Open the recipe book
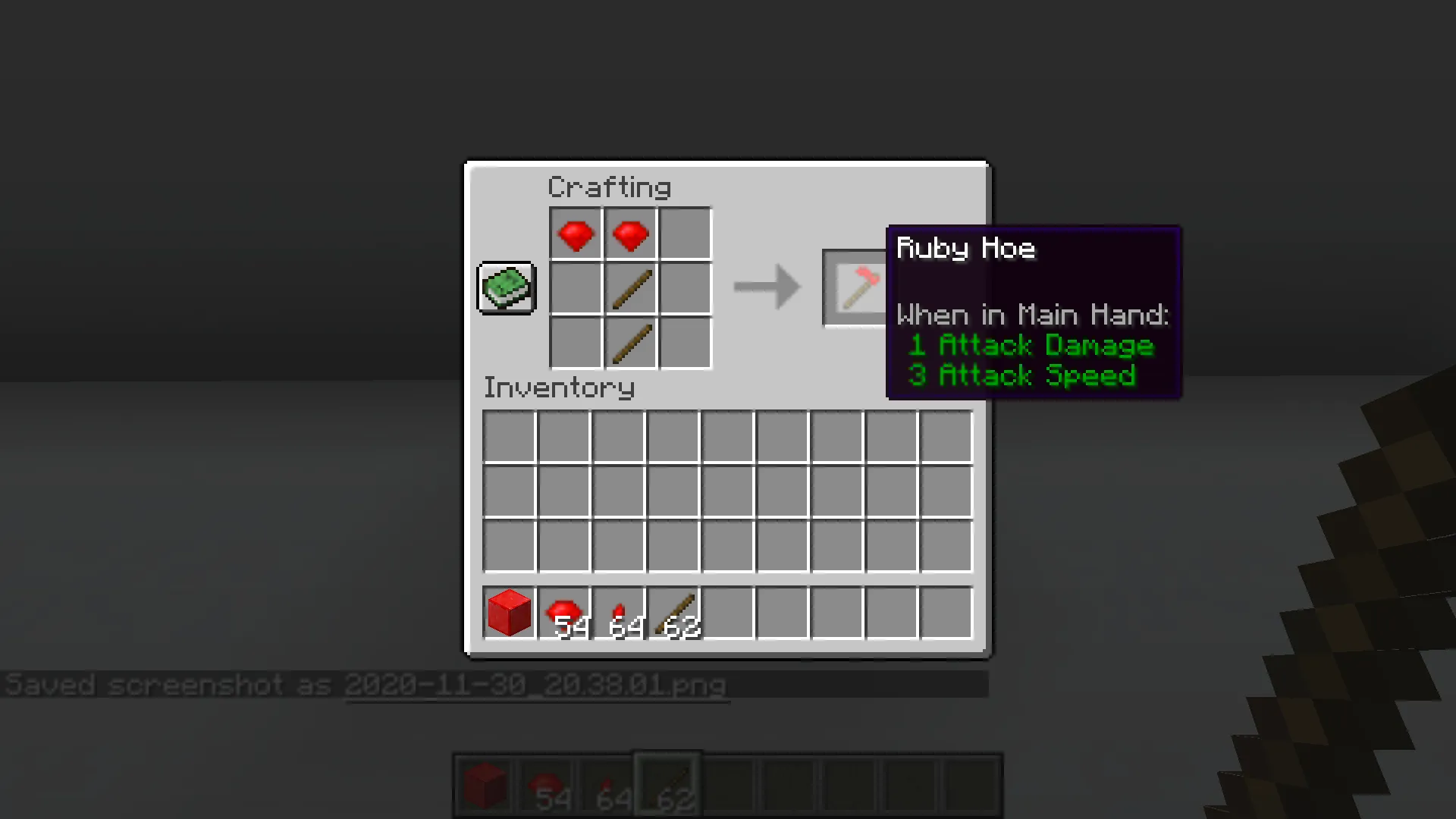This screenshot has height=819, width=1456. pyautogui.click(x=505, y=288)
